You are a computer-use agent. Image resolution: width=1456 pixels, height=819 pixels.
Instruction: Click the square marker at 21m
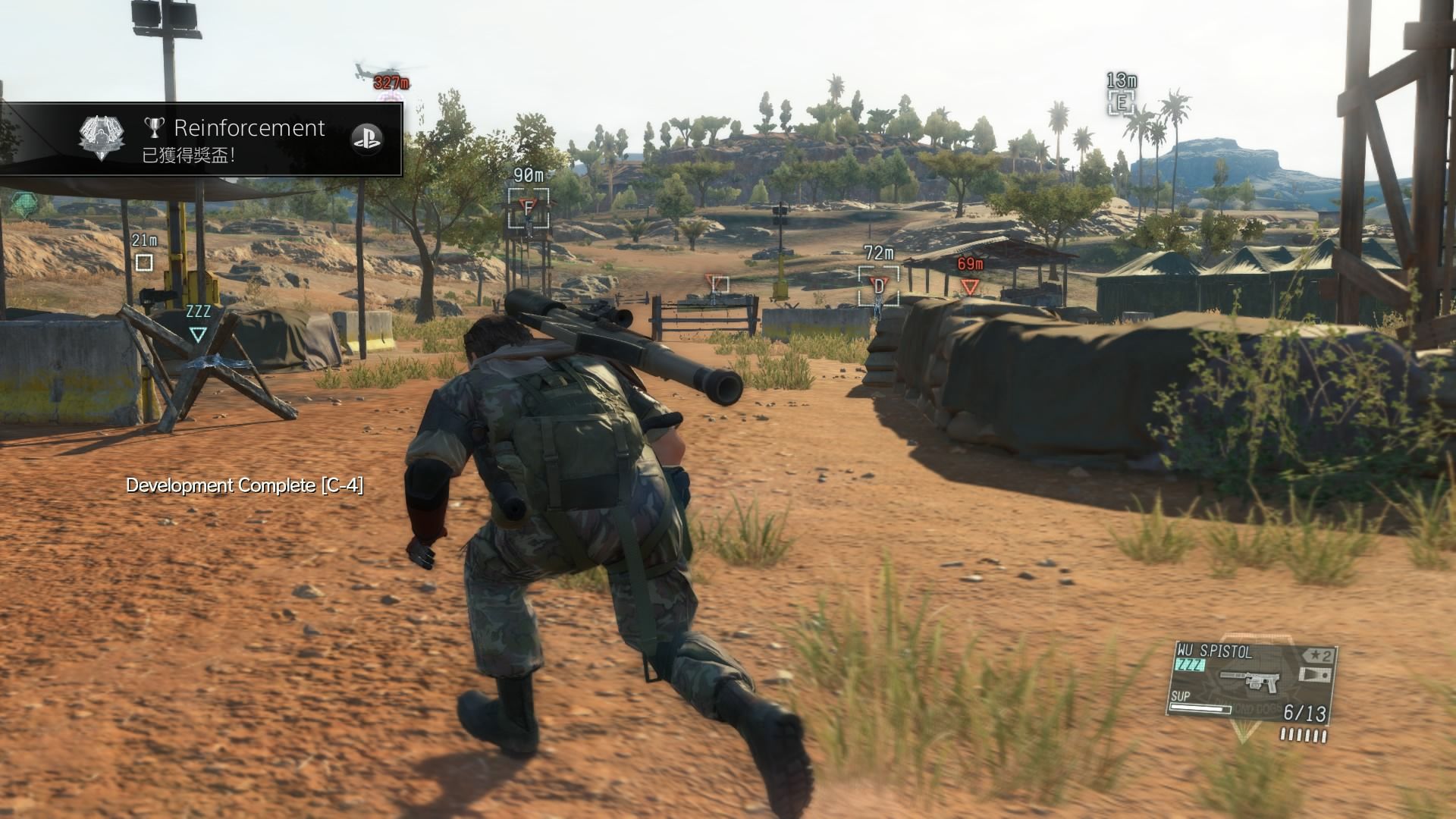[143, 262]
